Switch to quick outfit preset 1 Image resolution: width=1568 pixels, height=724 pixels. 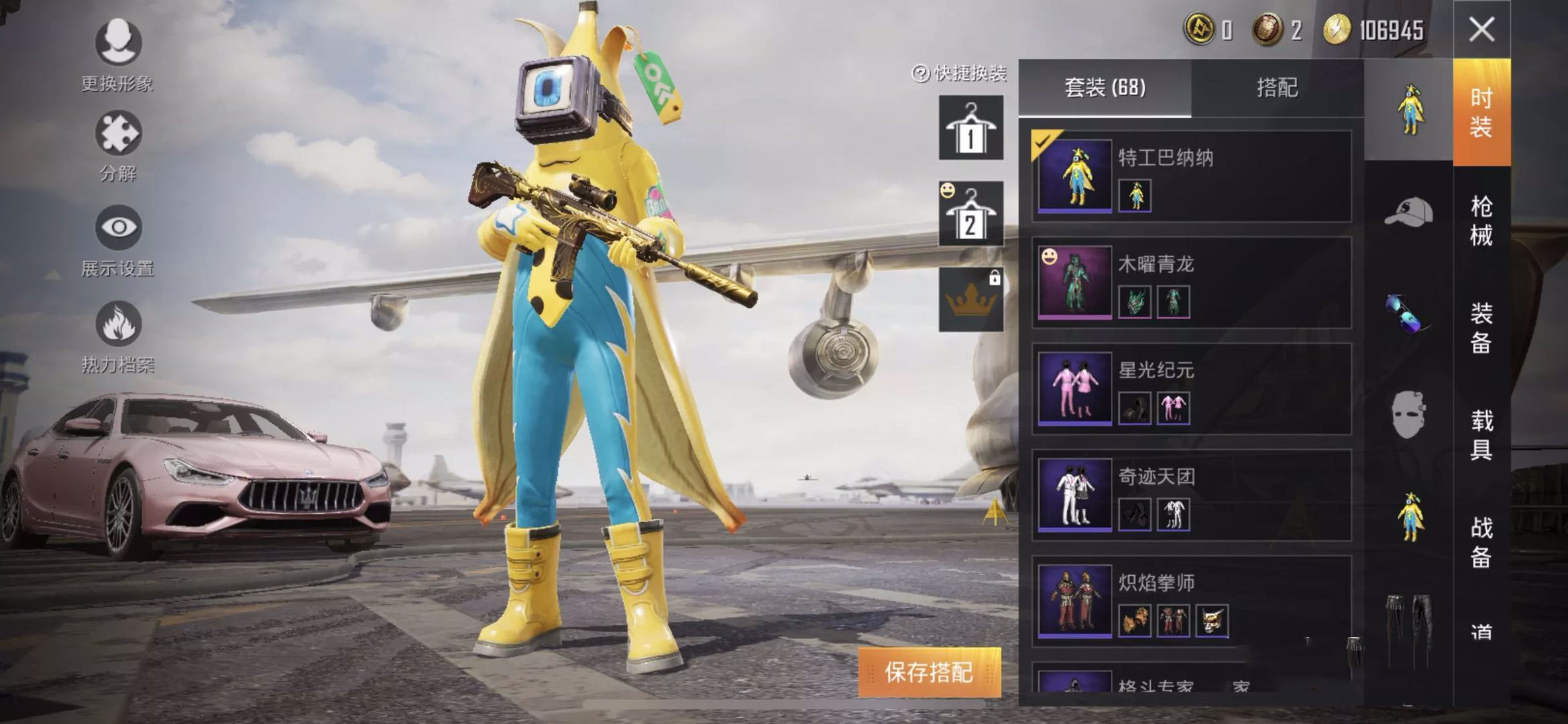coord(970,127)
